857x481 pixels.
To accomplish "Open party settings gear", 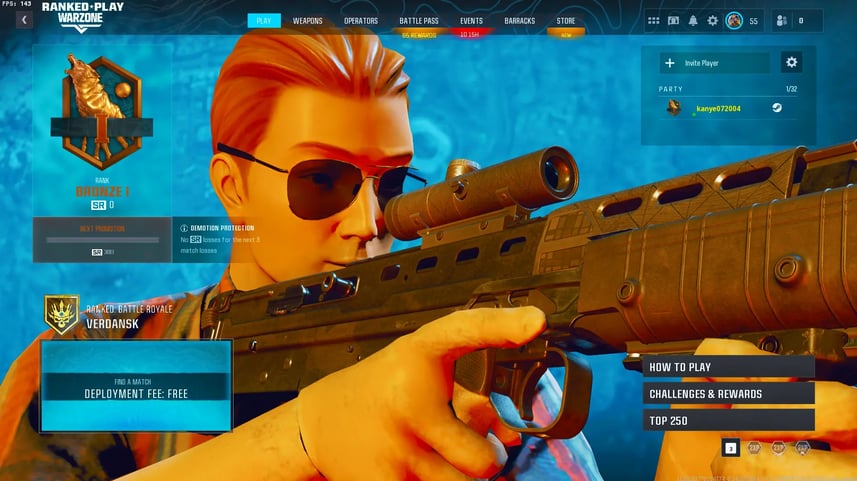I will [x=791, y=63].
